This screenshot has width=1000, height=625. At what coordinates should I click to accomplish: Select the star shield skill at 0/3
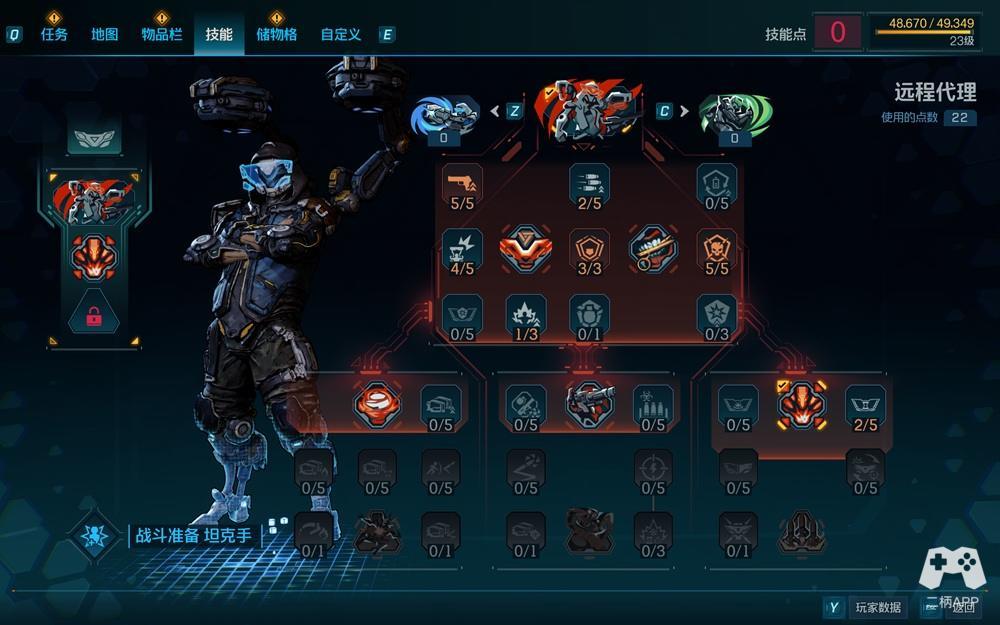pyautogui.click(x=716, y=312)
